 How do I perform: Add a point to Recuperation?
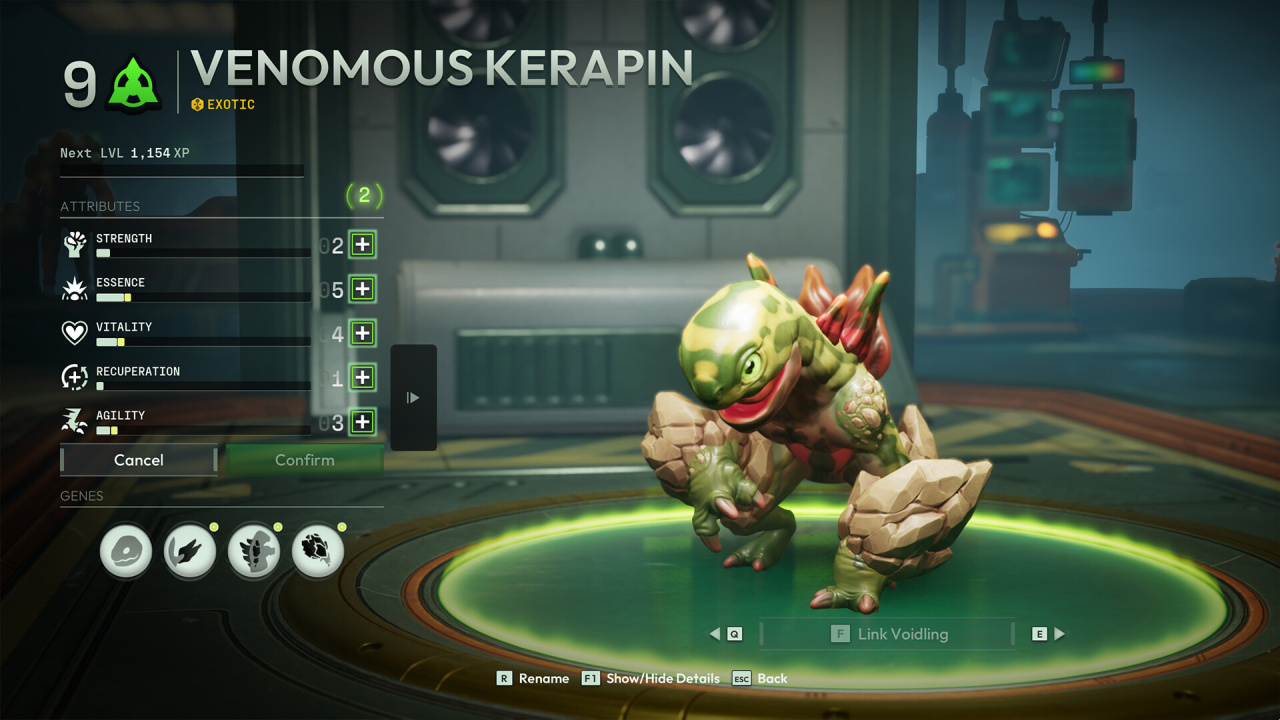pyautogui.click(x=362, y=377)
